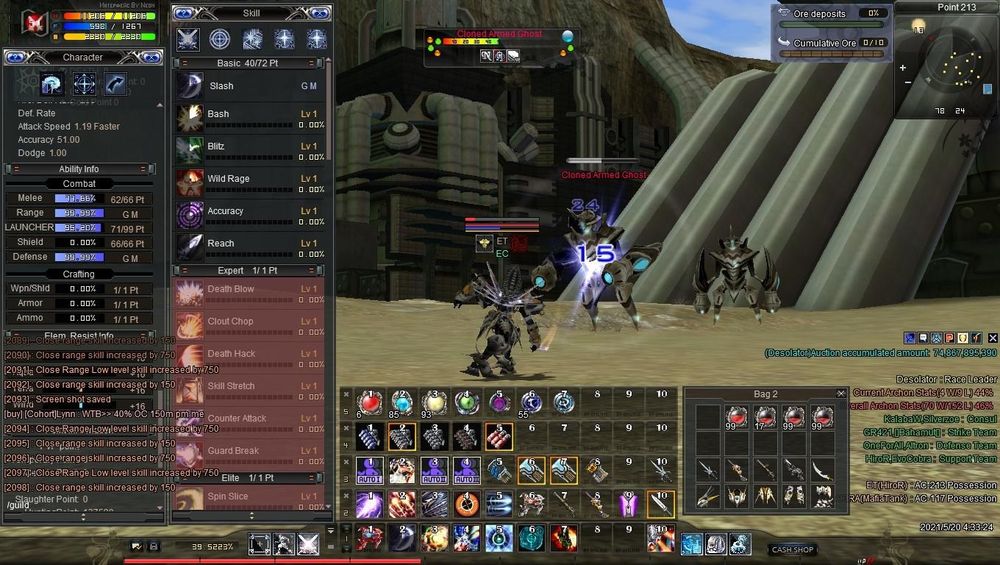Activate the AUTO I hotbar skill
The image size is (1000, 565).
371,469
